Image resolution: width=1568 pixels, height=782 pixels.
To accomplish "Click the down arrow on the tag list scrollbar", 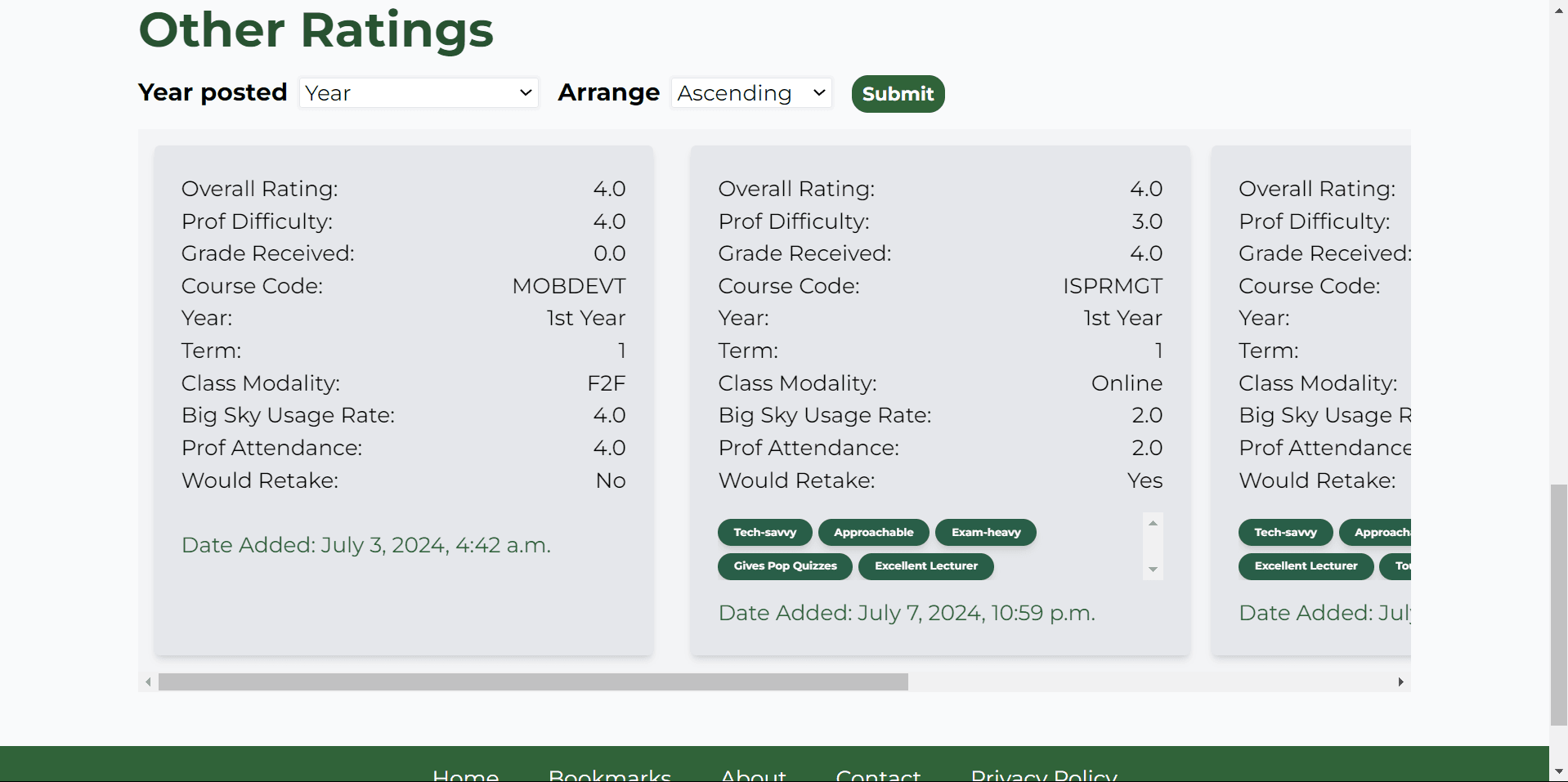I will [x=1153, y=569].
